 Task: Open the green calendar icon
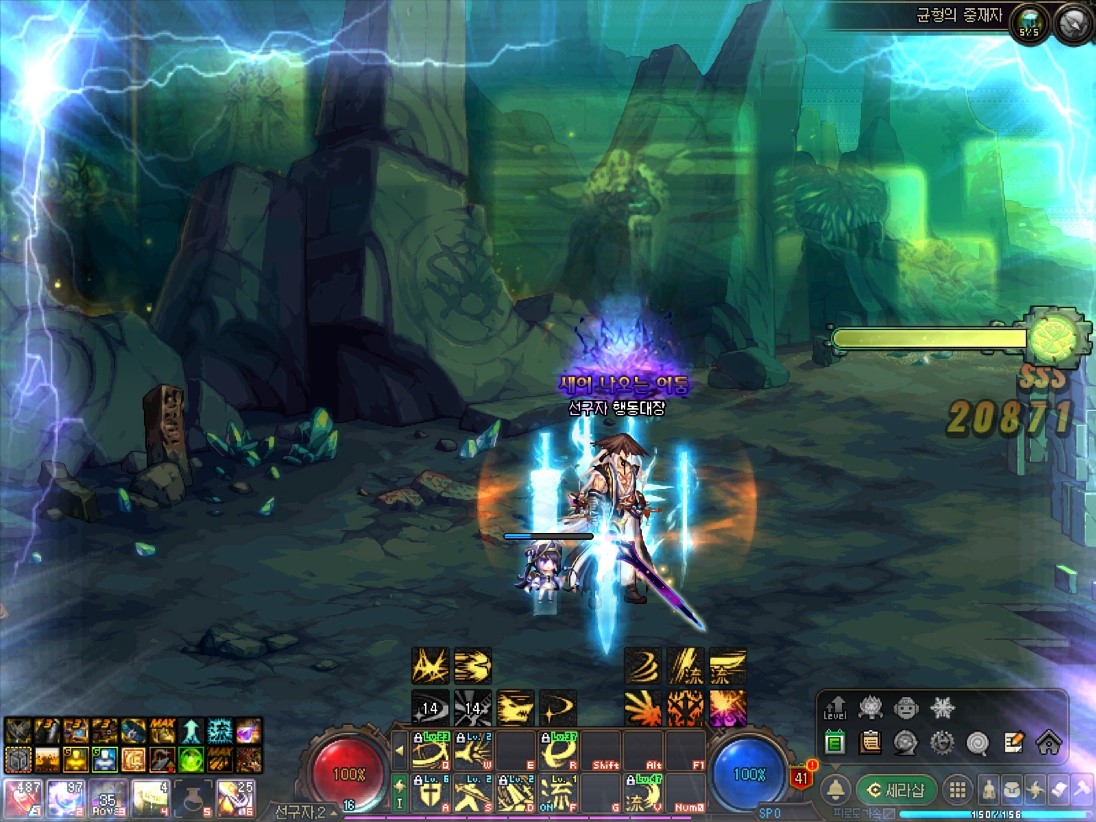(x=836, y=742)
